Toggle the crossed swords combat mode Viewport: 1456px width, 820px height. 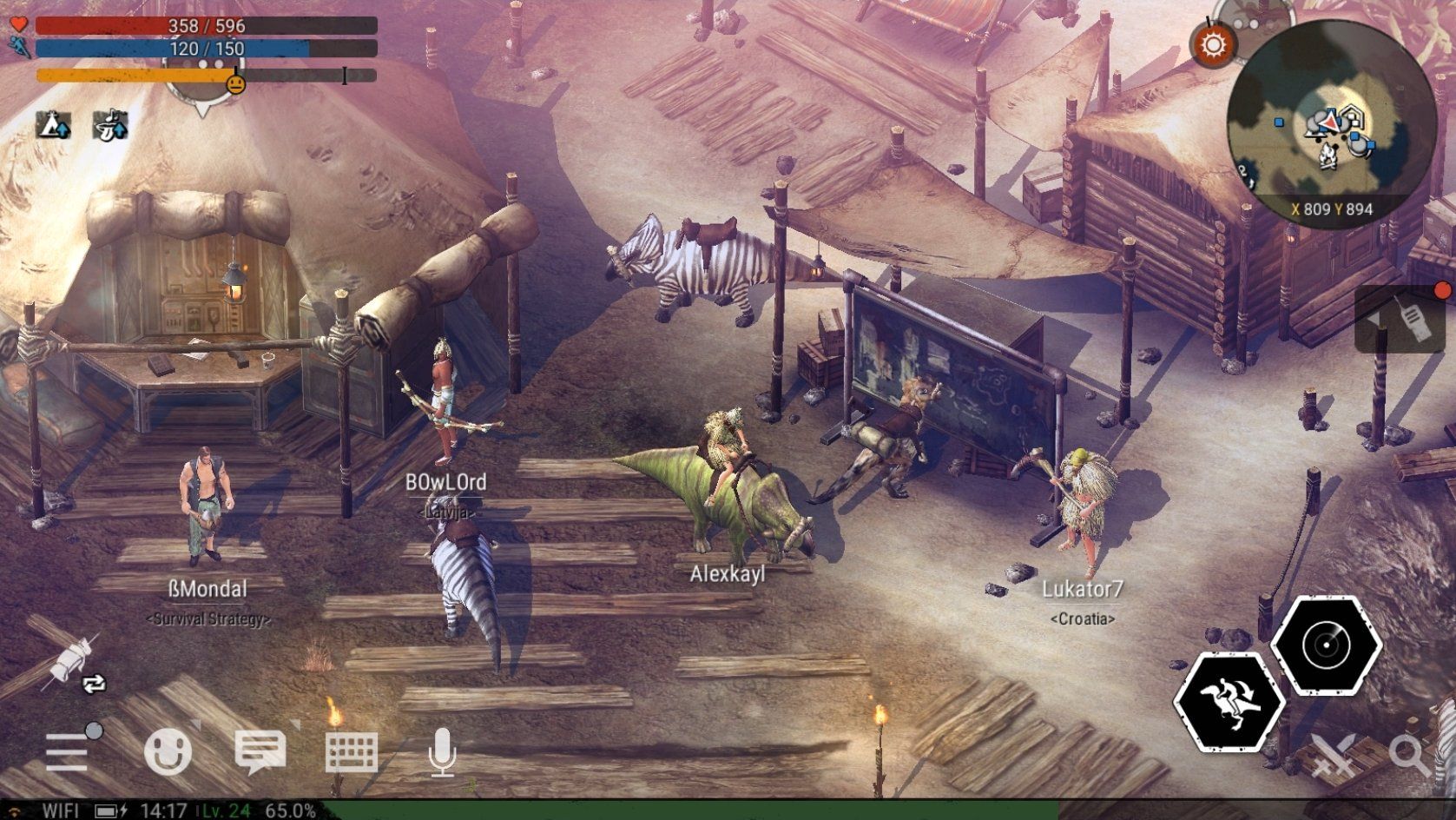(1333, 754)
